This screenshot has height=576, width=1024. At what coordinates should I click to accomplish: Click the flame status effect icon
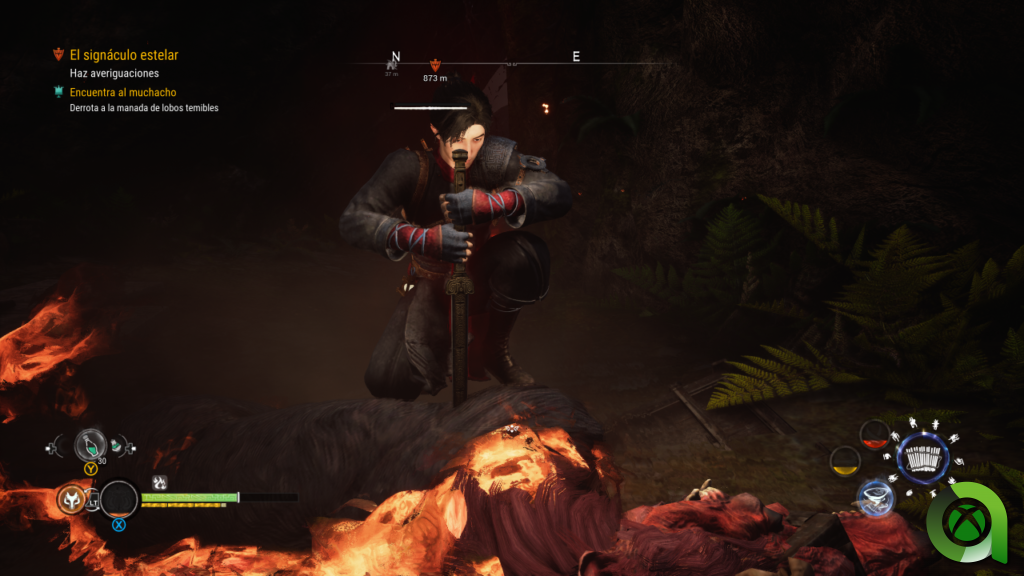pos(158,482)
